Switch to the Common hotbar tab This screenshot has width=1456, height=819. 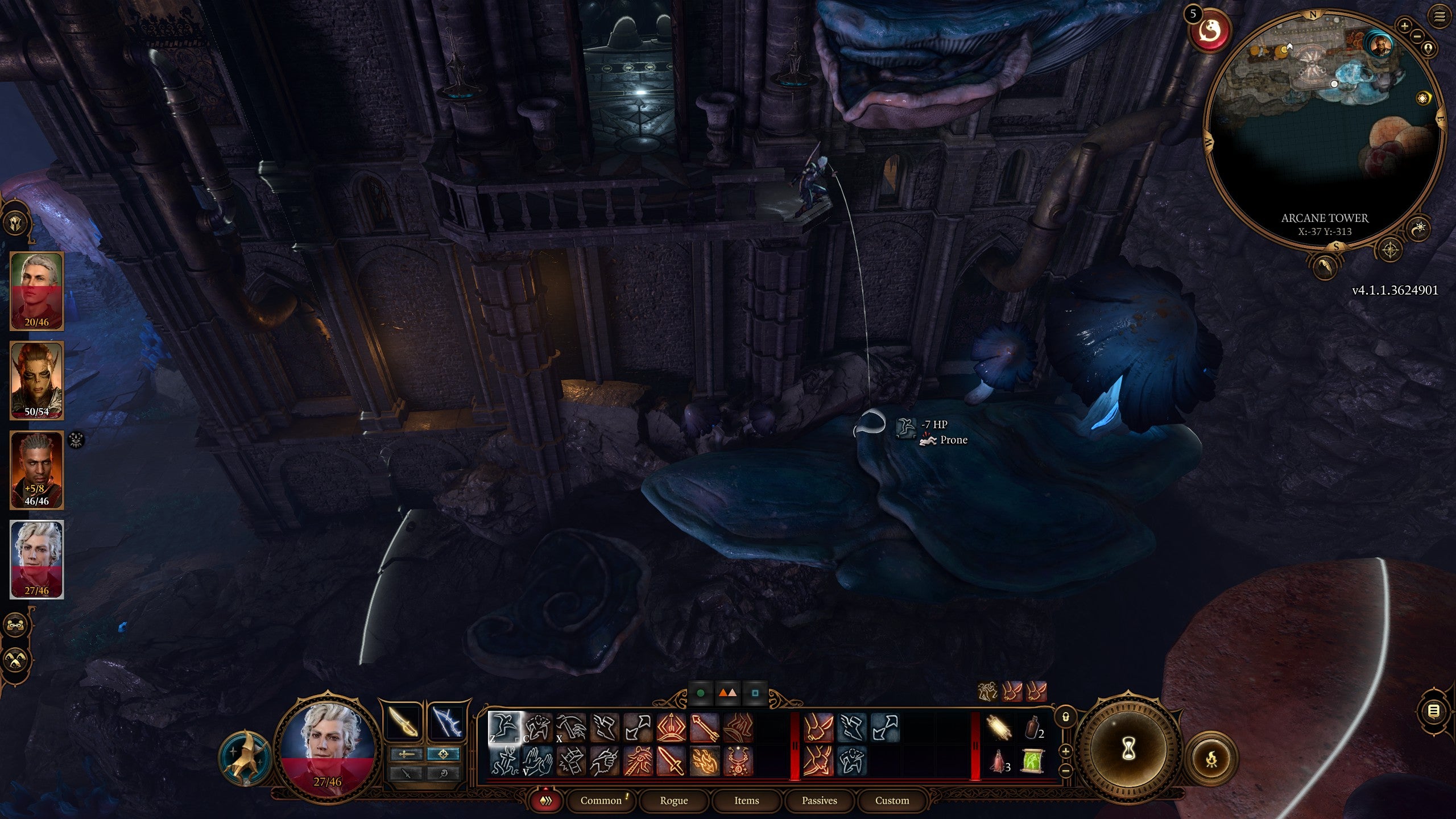tap(601, 800)
